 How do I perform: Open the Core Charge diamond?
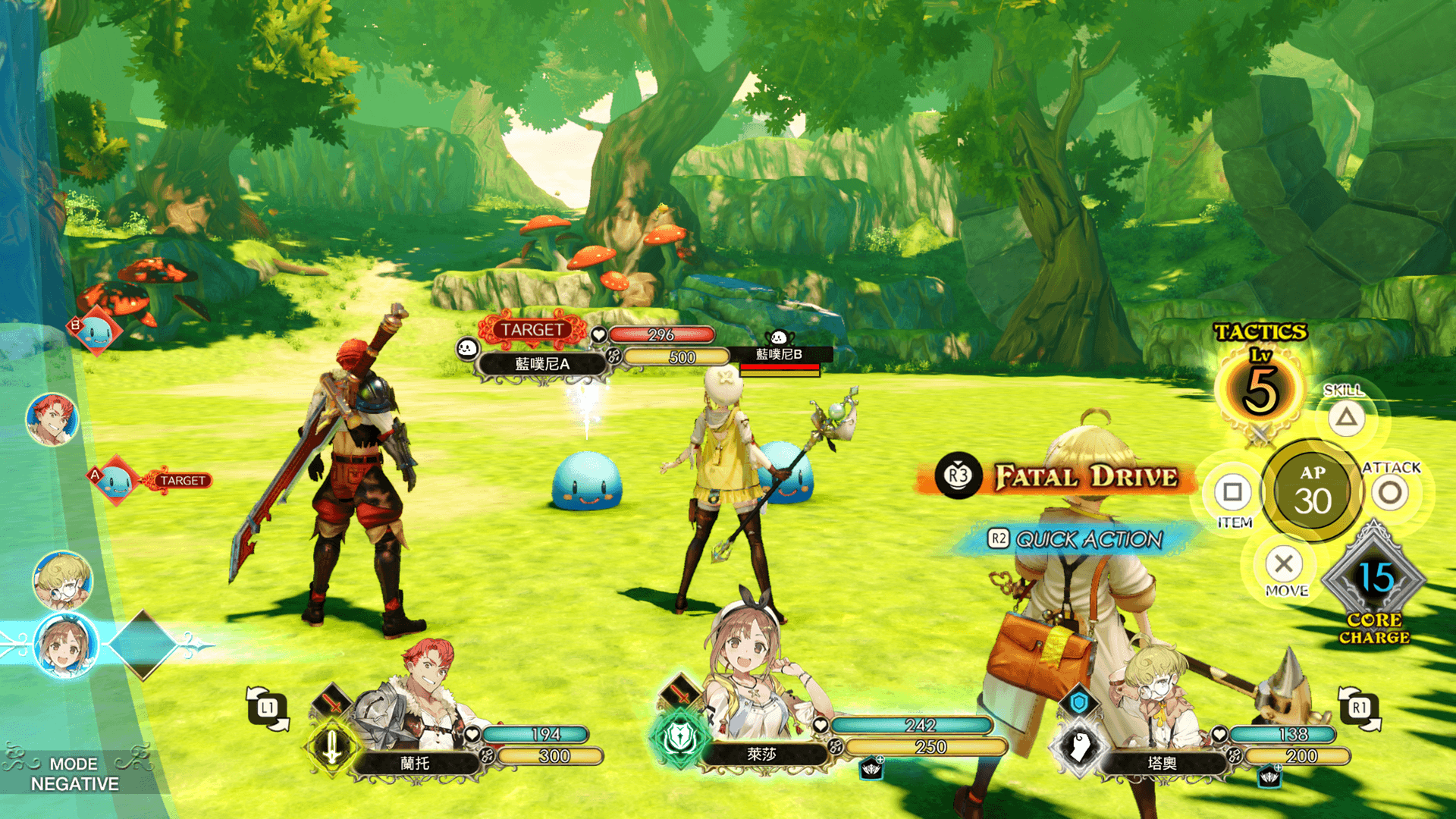tap(1374, 580)
